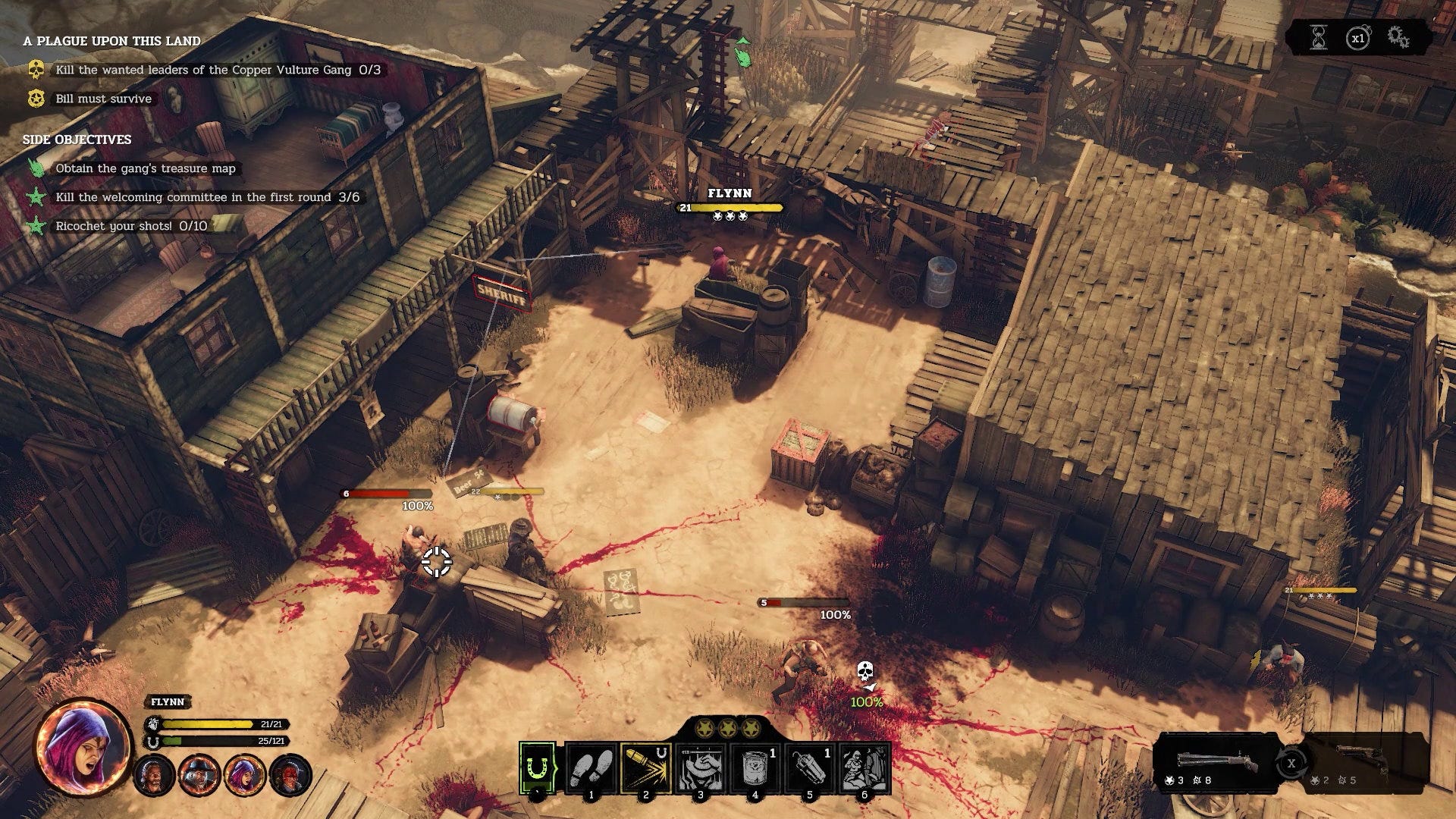Viewport: 1456px width, 819px height.
Task: Click the hourglass end turn icon
Action: point(1319,37)
